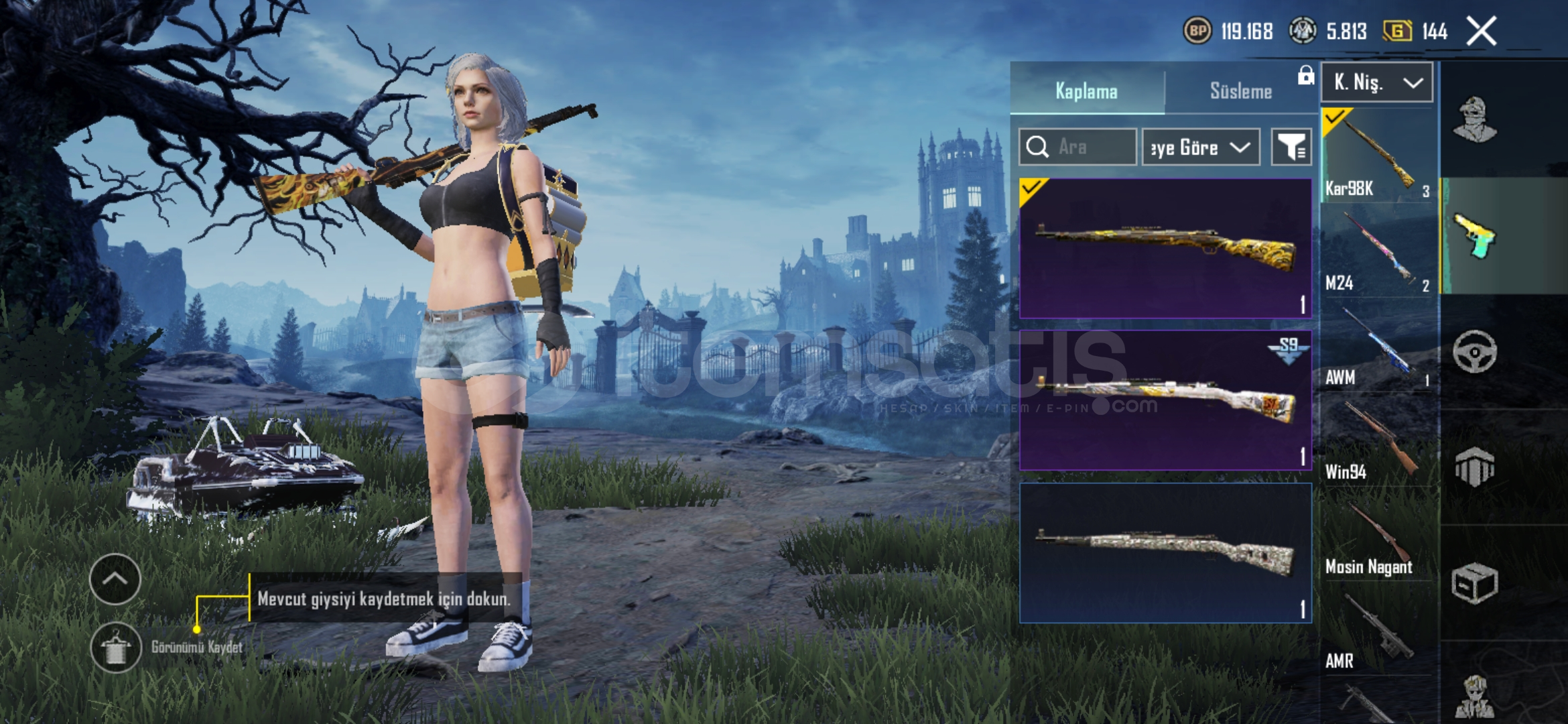Select Win94 in the weapon list
1568x724 pixels.
point(1378,440)
